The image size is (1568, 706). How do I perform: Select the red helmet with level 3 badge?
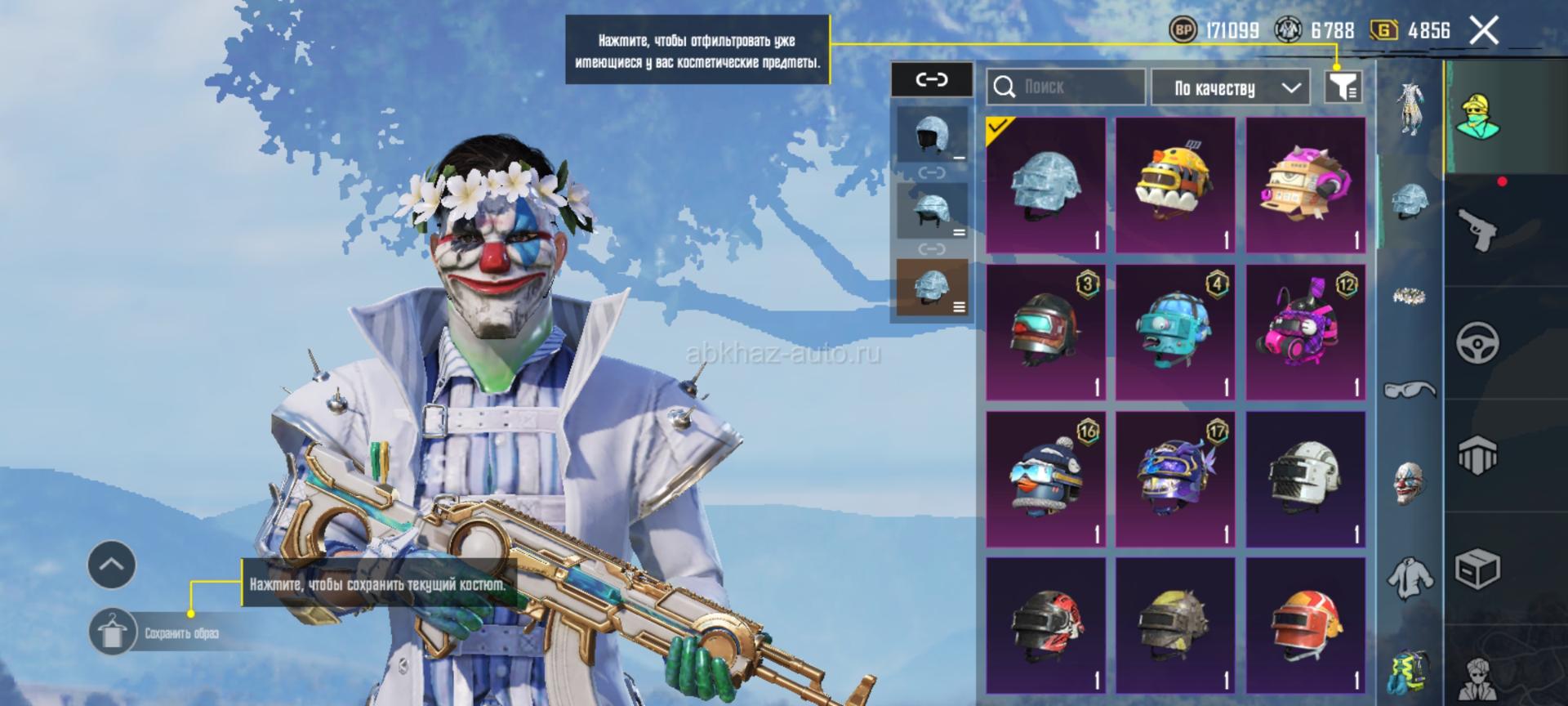coord(1045,333)
